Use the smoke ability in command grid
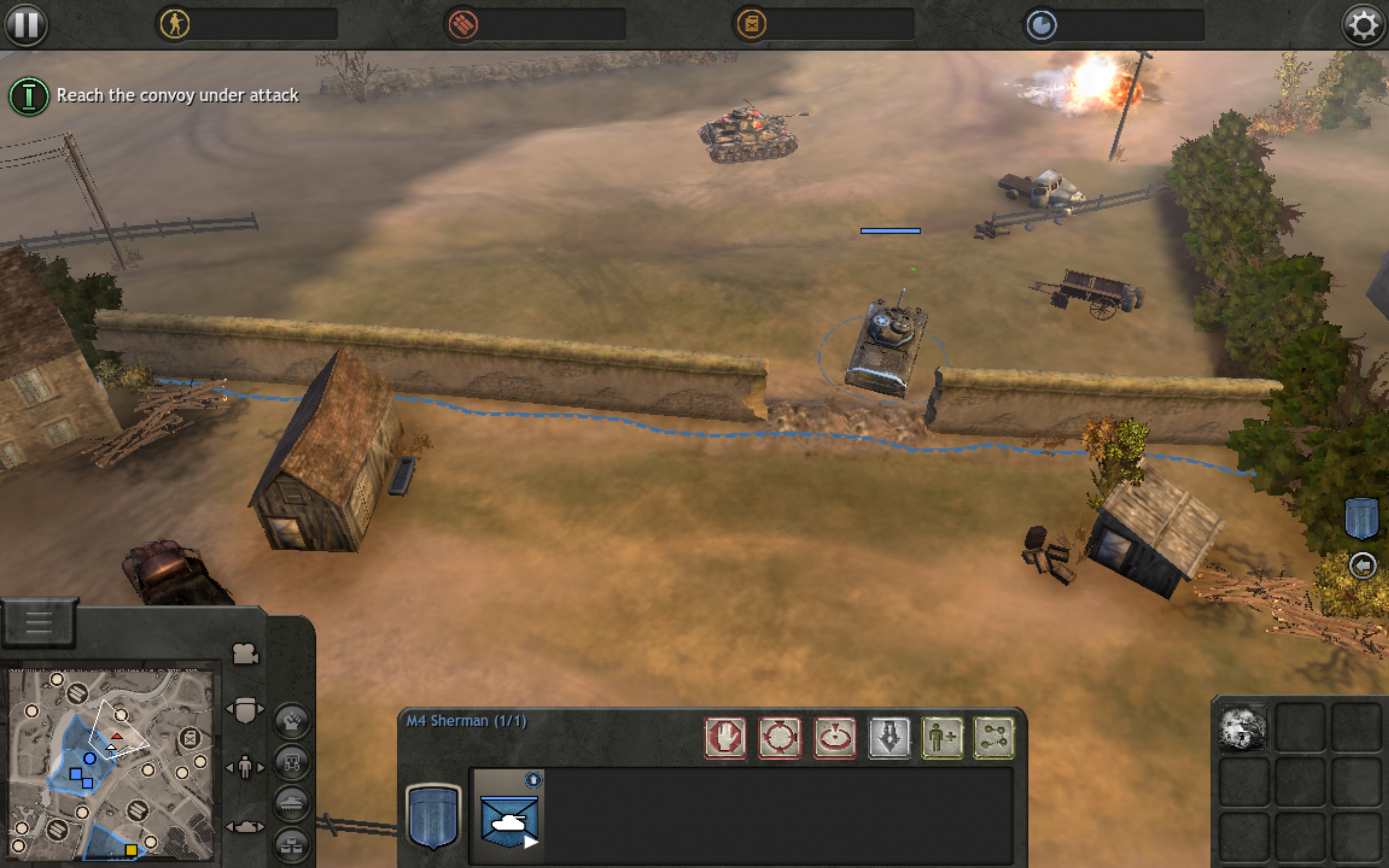Viewport: 1389px width, 868px height. point(1242,729)
